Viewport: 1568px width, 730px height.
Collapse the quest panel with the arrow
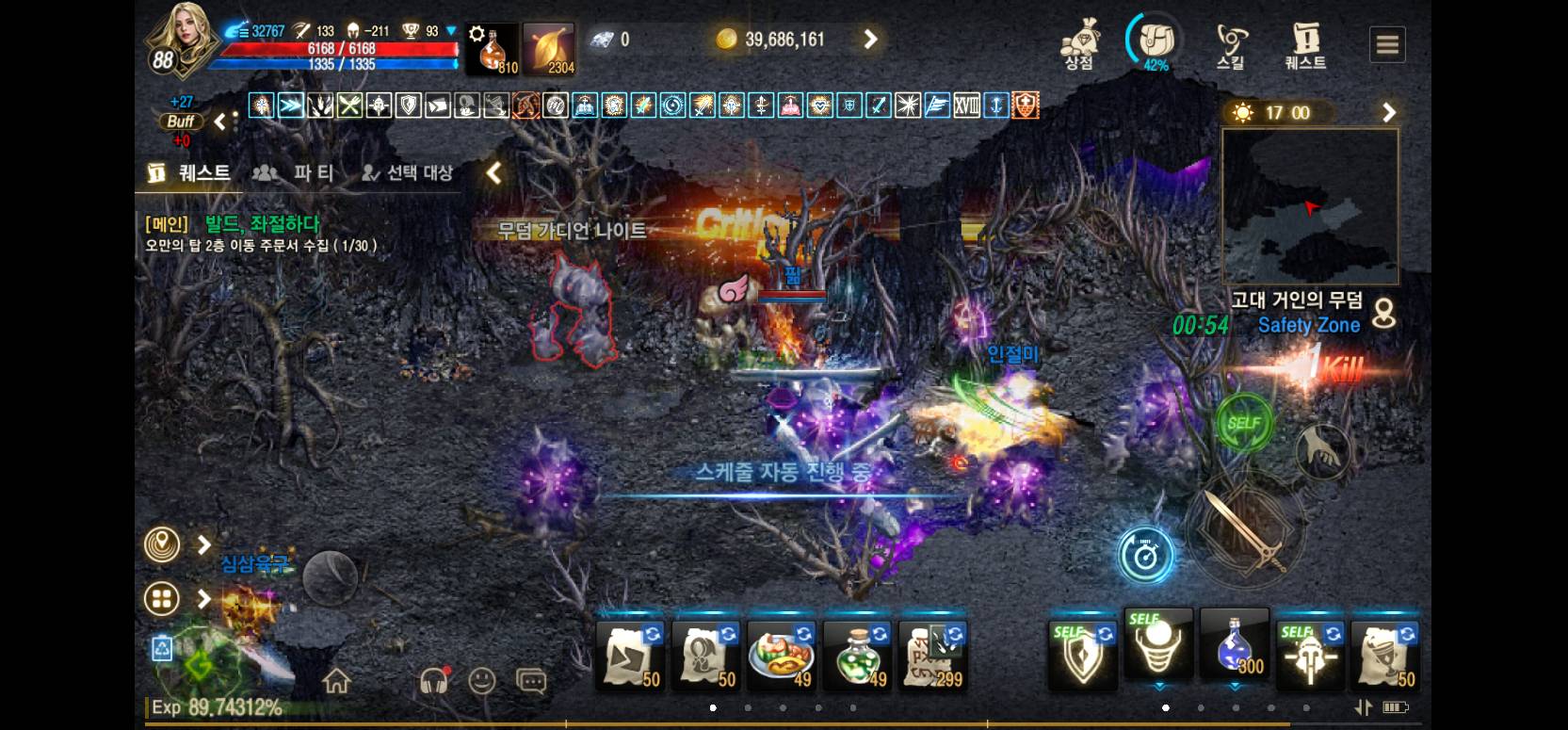(493, 172)
